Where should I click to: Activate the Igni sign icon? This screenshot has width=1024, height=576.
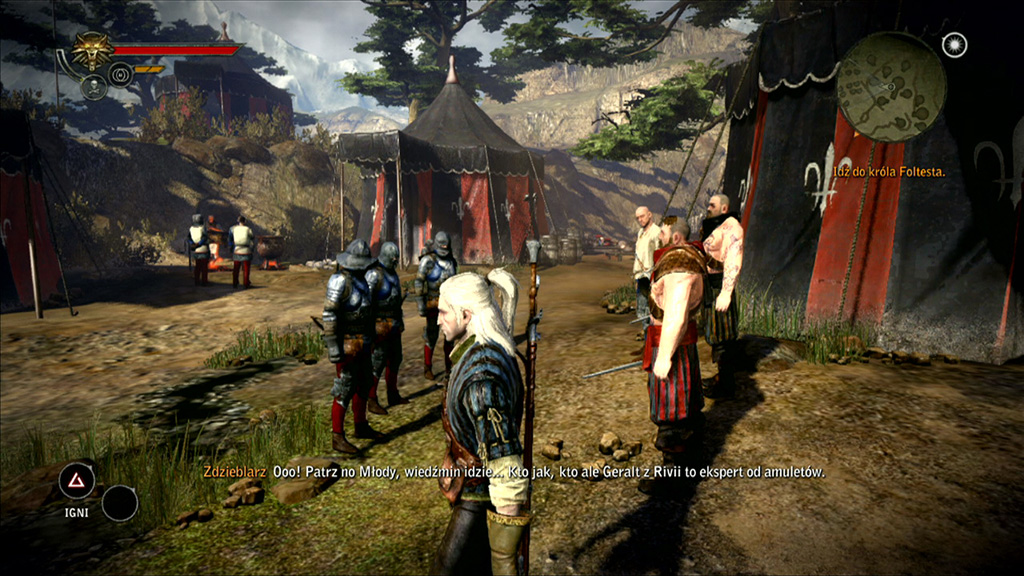[76, 481]
